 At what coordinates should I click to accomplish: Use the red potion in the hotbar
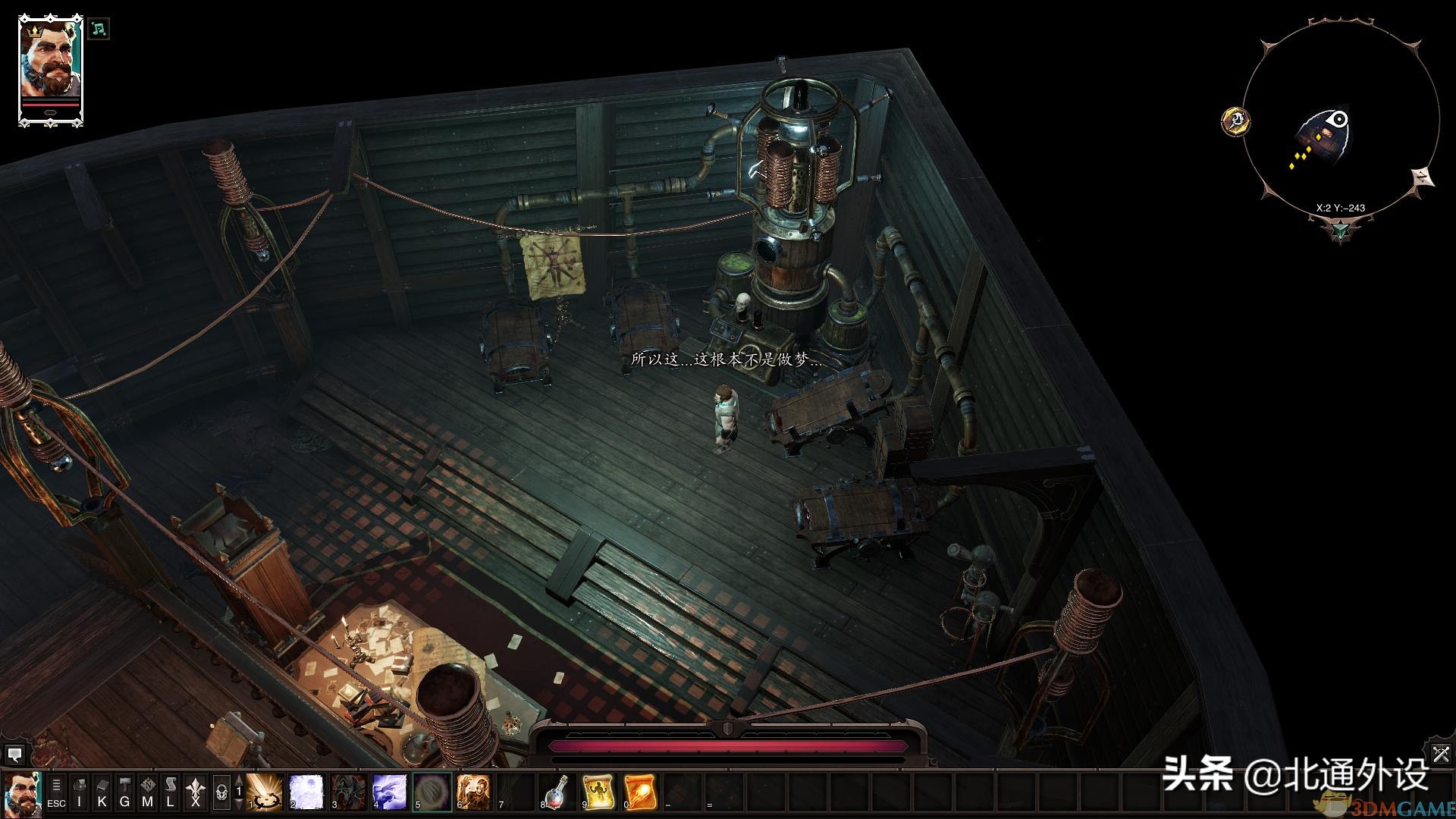click(x=557, y=792)
